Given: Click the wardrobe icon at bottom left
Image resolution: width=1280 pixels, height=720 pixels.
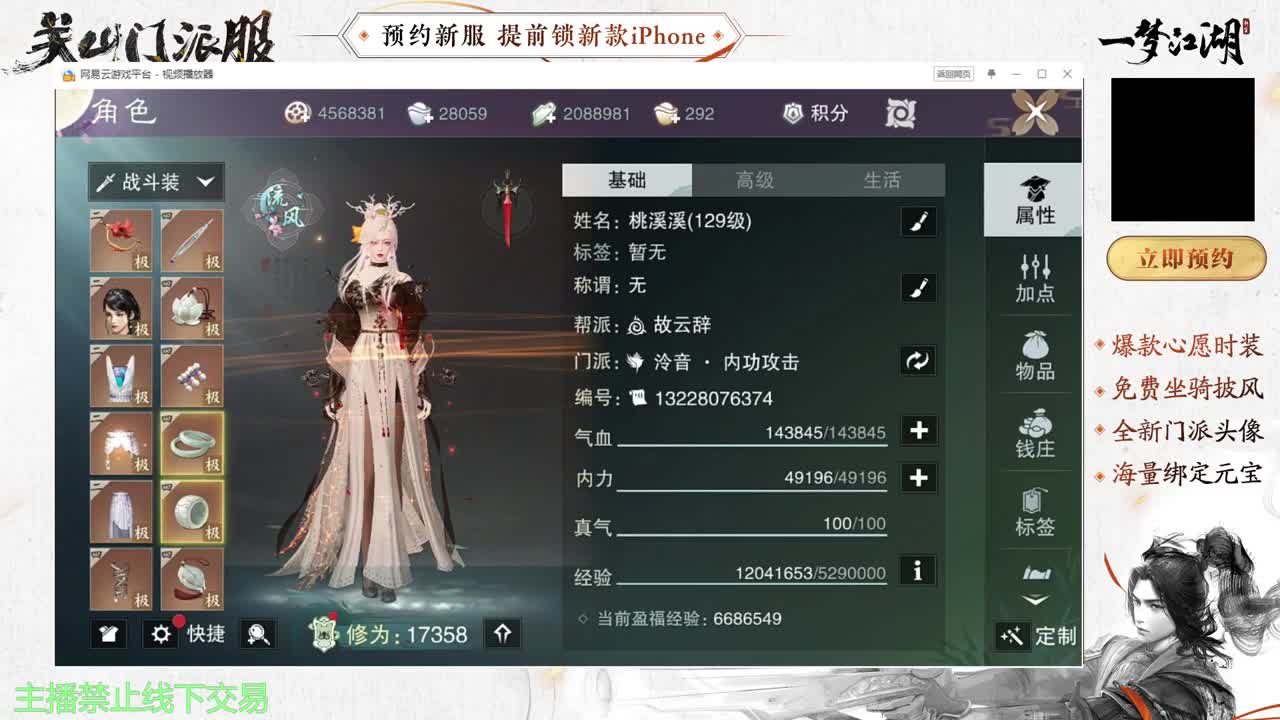Looking at the screenshot, I should [108, 635].
